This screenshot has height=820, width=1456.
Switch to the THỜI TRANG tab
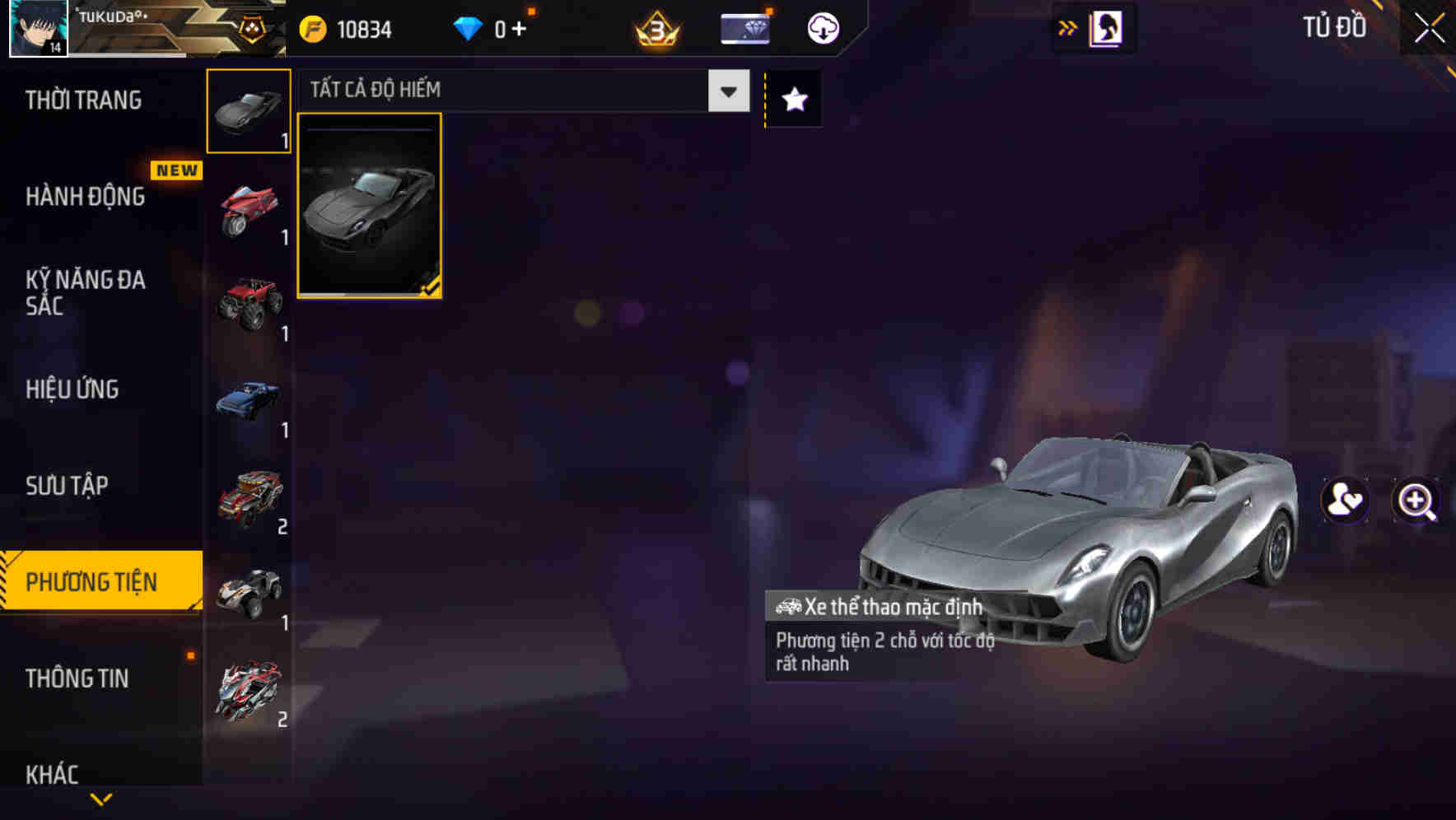[x=84, y=100]
